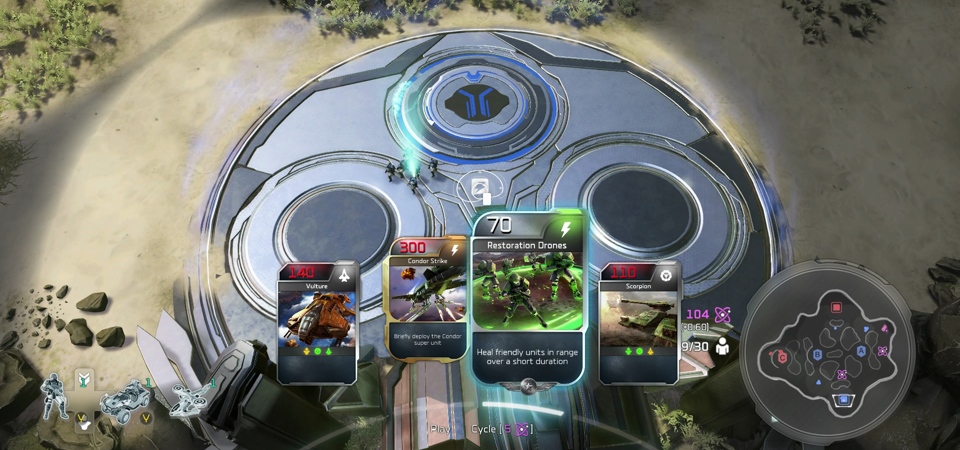The width and height of the screenshot is (960, 450).
Task: Select the Vulture card
Action: 317,322
